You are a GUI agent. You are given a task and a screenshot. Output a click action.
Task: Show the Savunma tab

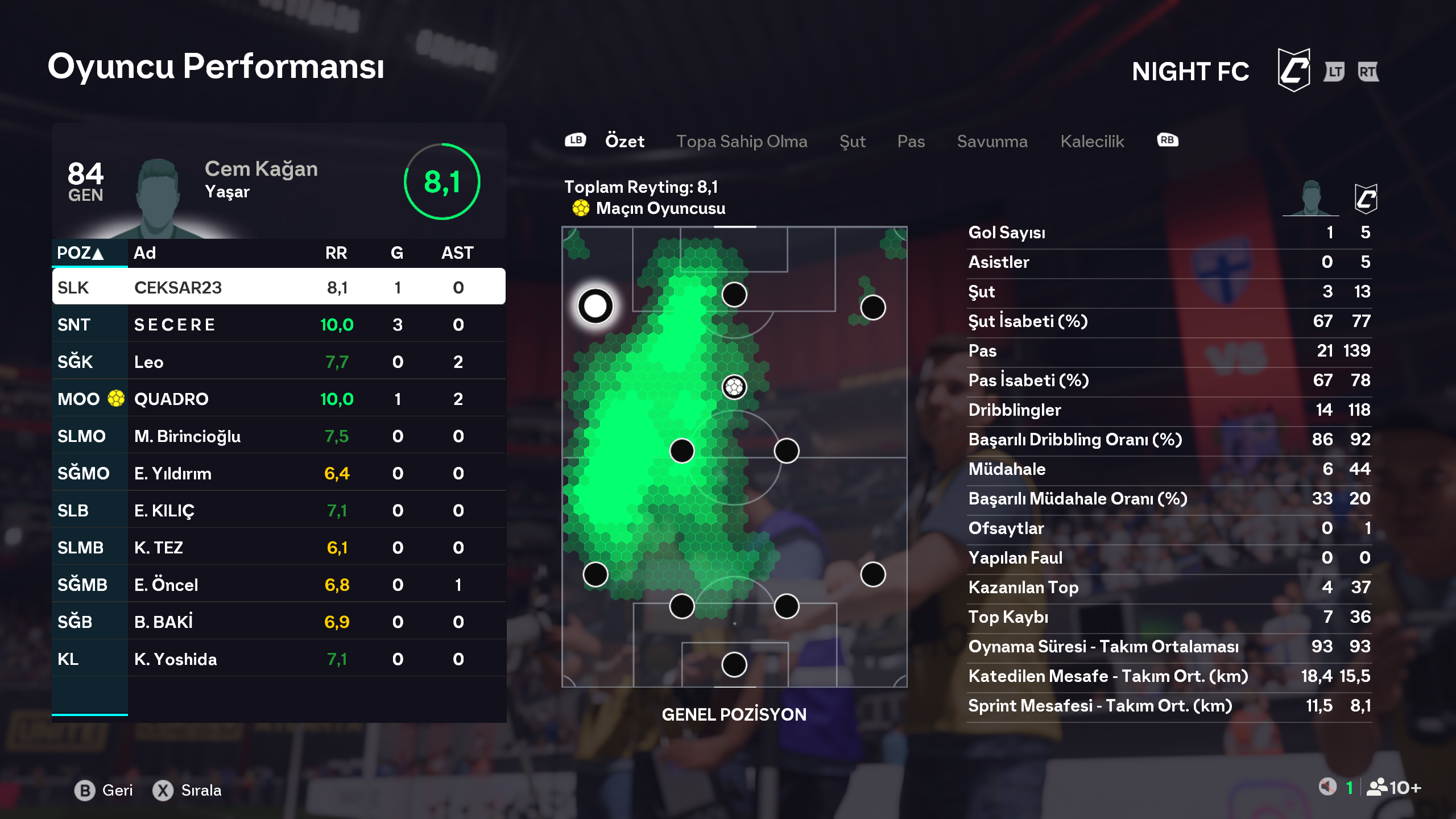992,141
